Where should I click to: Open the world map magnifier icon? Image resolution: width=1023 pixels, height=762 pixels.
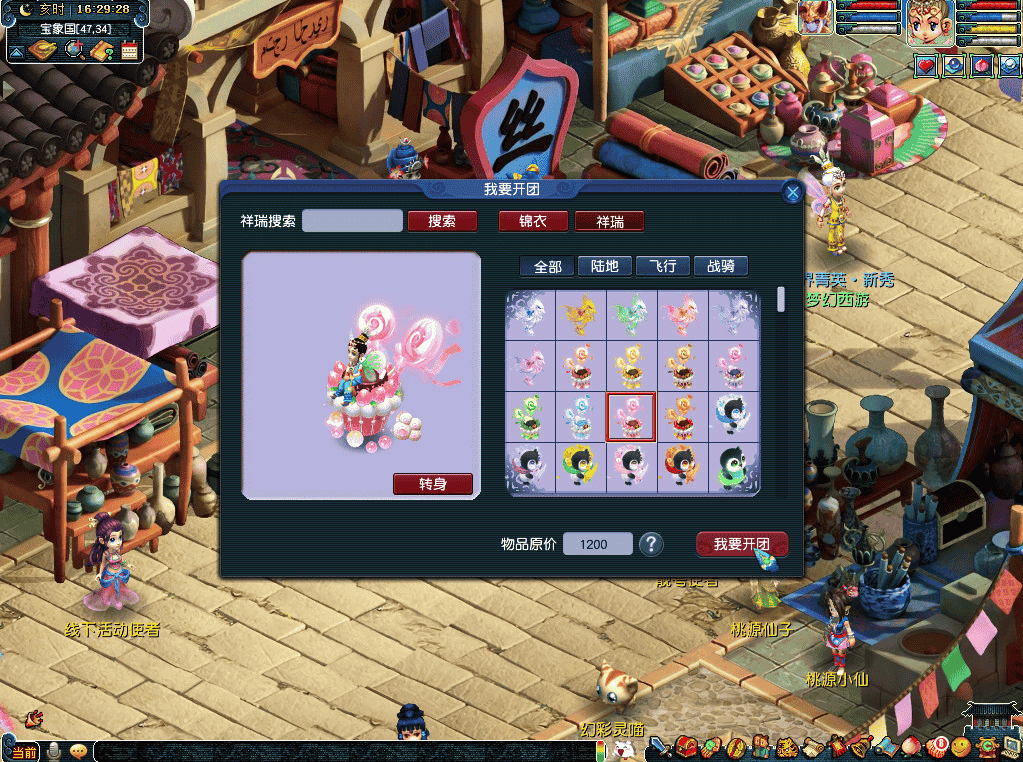tap(73, 50)
